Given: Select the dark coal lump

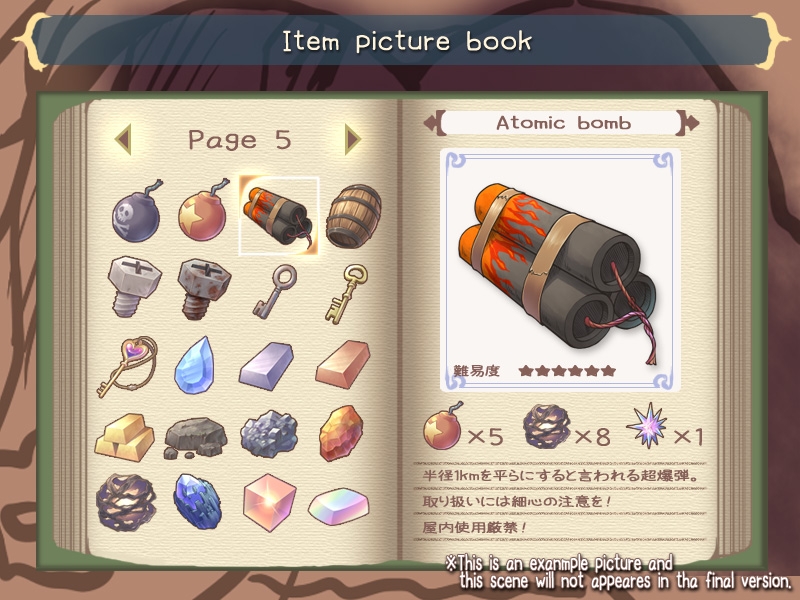Looking at the screenshot, I should [x=196, y=437].
